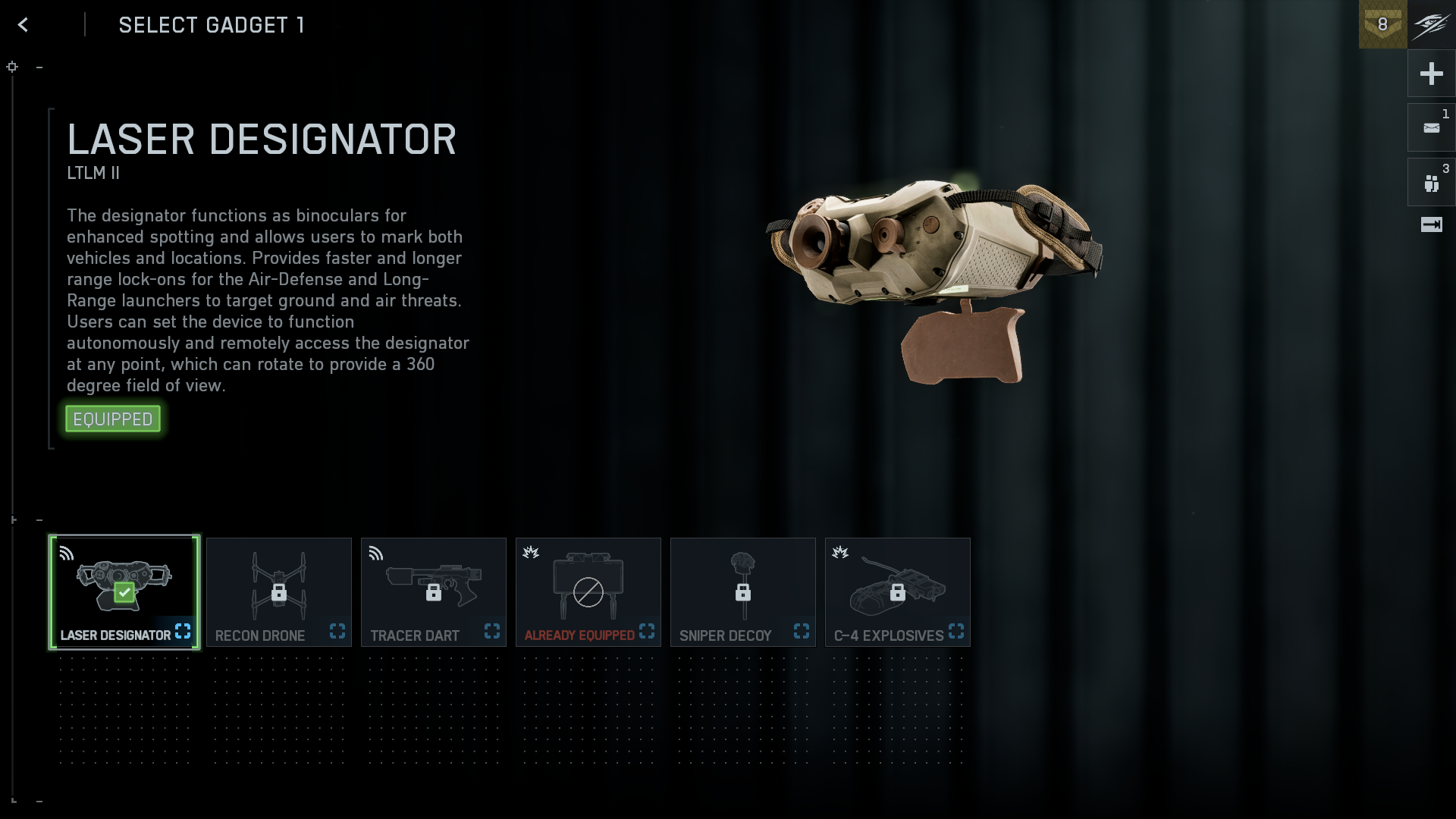Image resolution: width=1456 pixels, height=819 pixels.
Task: Click the rank 8 badge
Action: point(1382,24)
